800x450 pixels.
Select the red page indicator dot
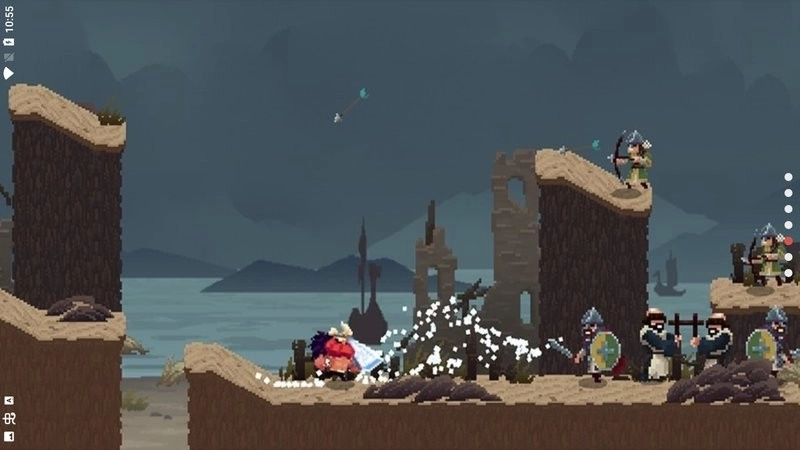tap(788, 241)
